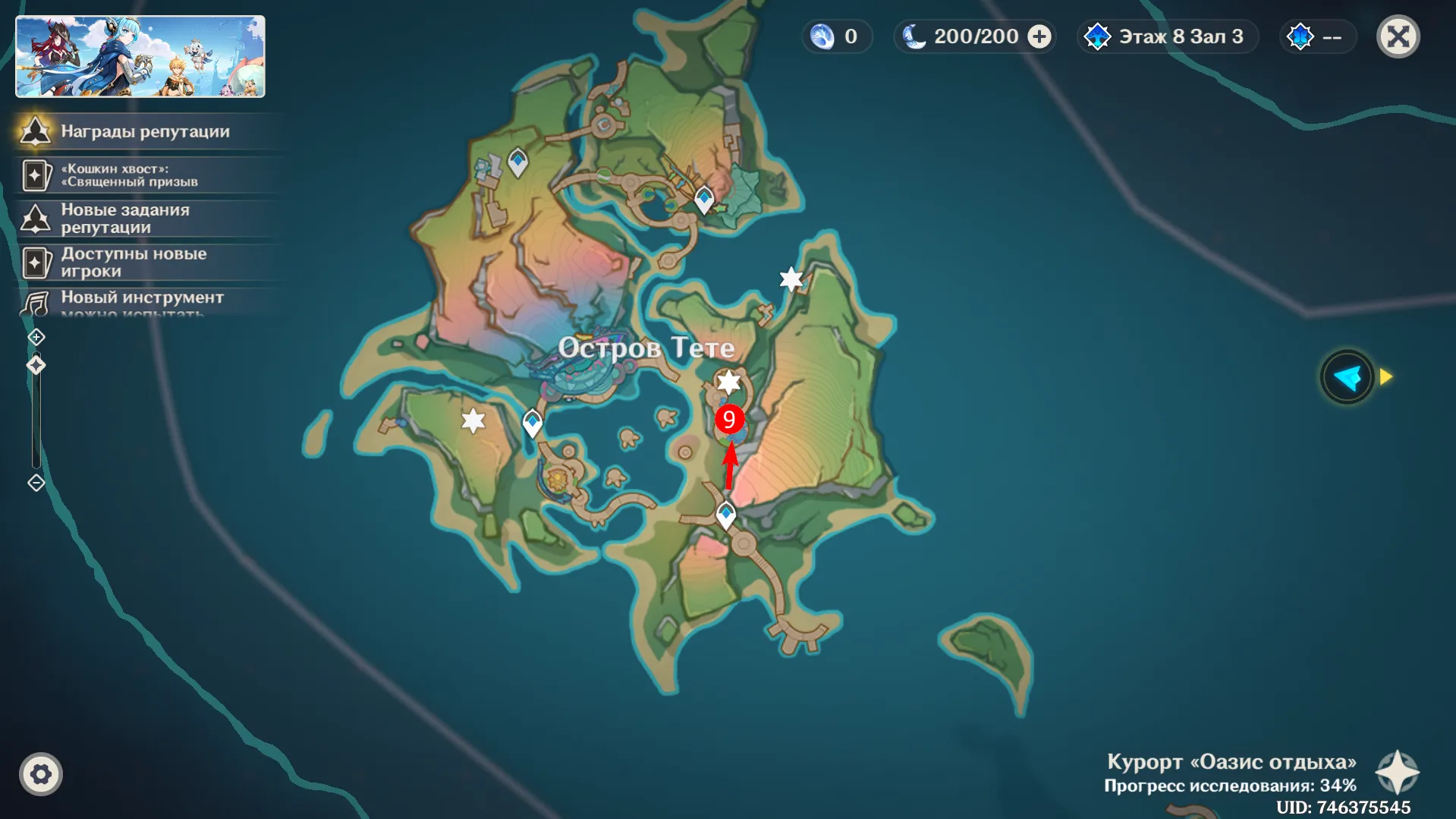Click the map zoom slider handle
This screenshot has height=819, width=1456.
(36, 366)
